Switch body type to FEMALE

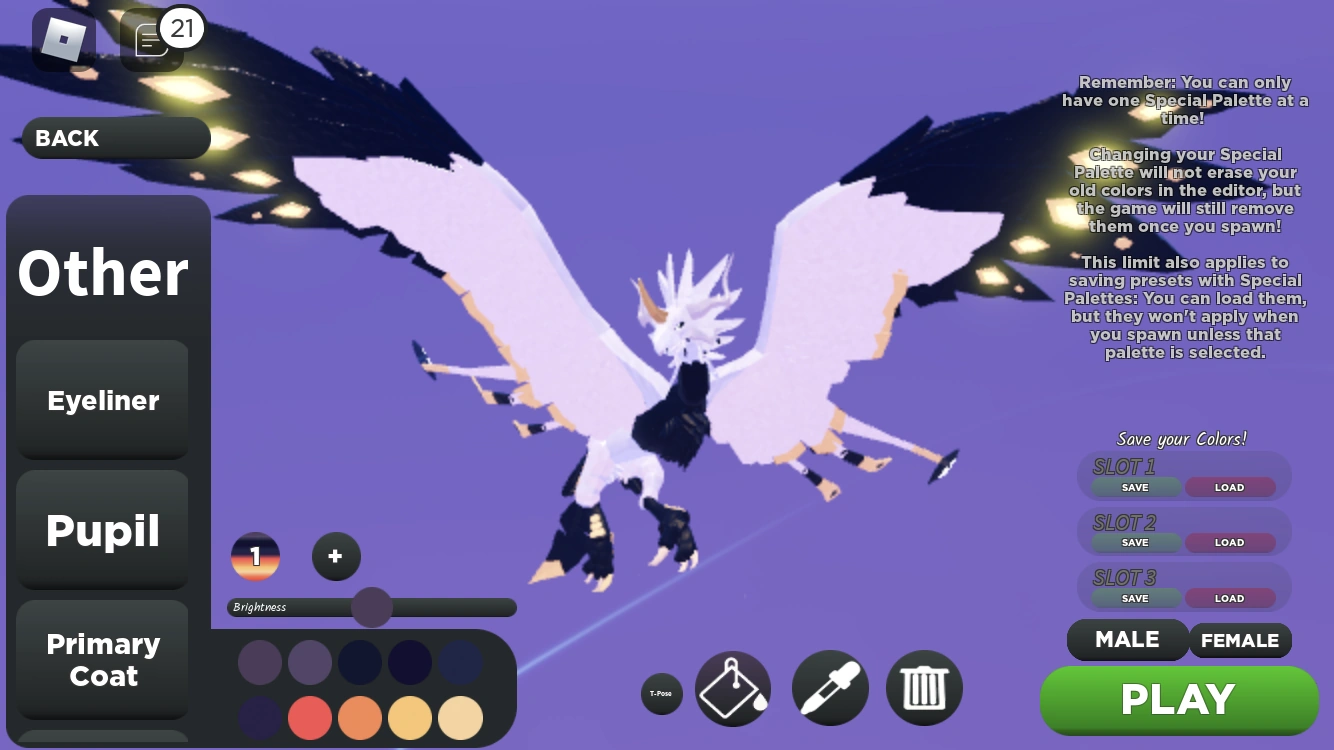click(x=1240, y=640)
